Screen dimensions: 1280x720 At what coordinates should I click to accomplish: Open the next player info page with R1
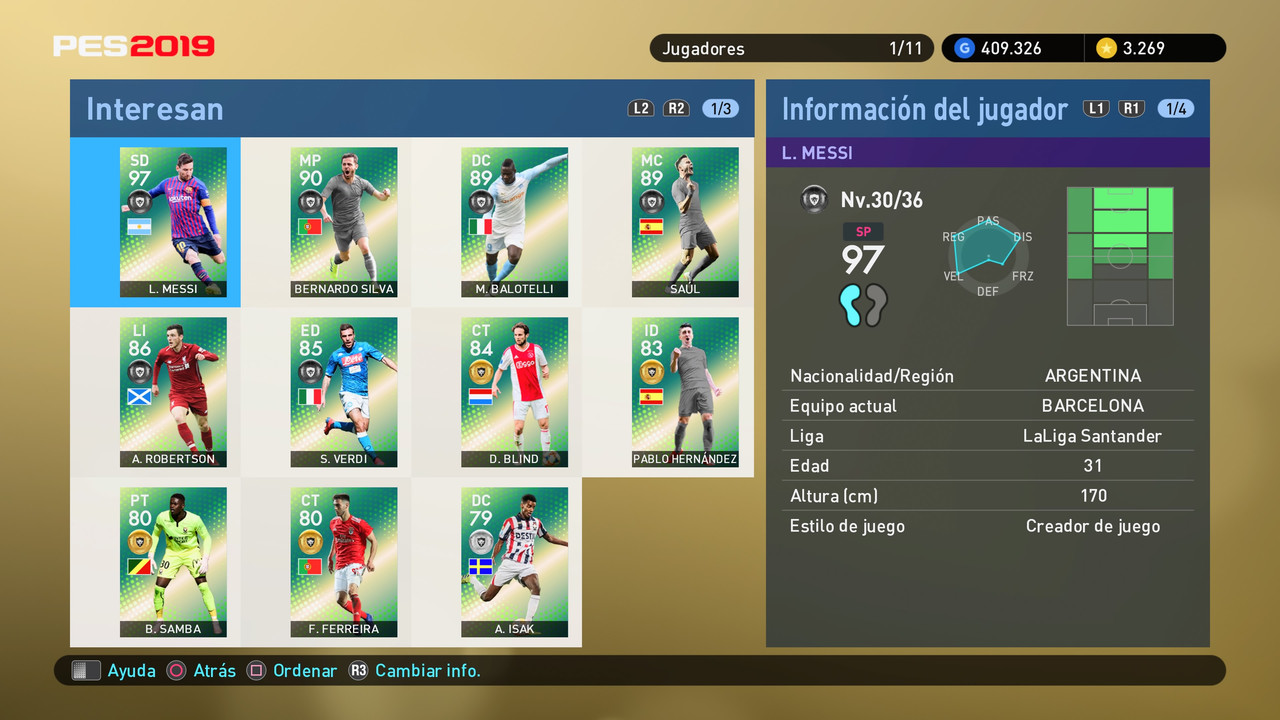tap(1132, 108)
